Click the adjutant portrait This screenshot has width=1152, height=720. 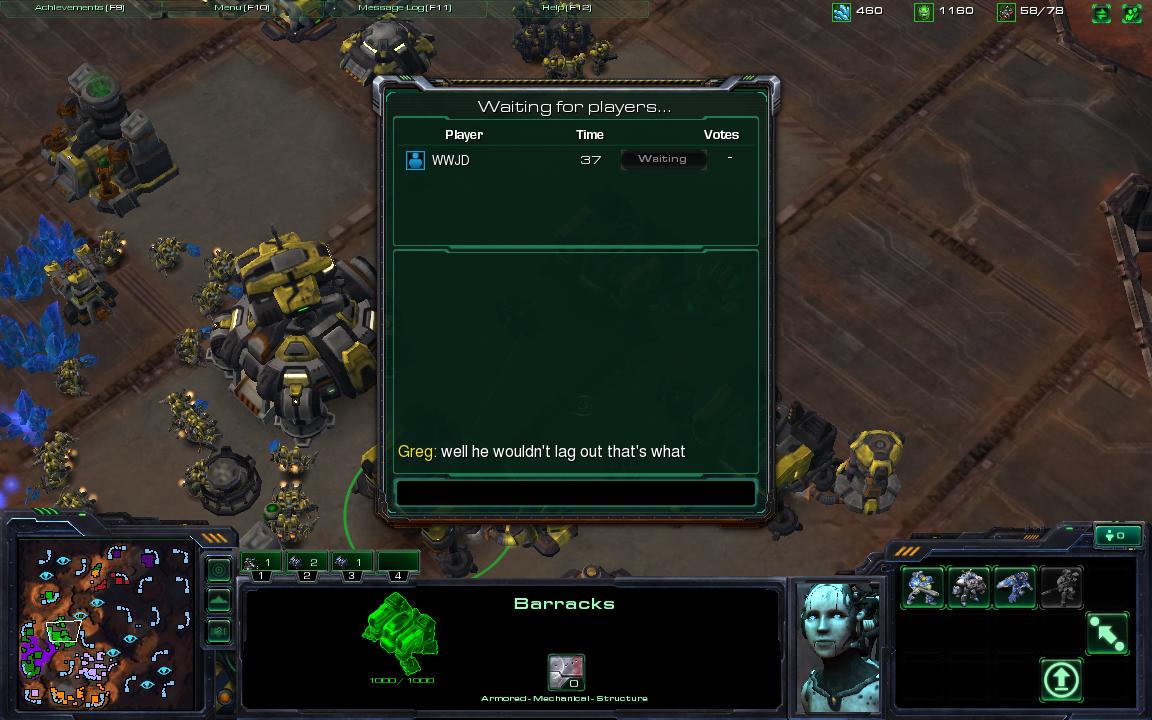click(x=840, y=645)
